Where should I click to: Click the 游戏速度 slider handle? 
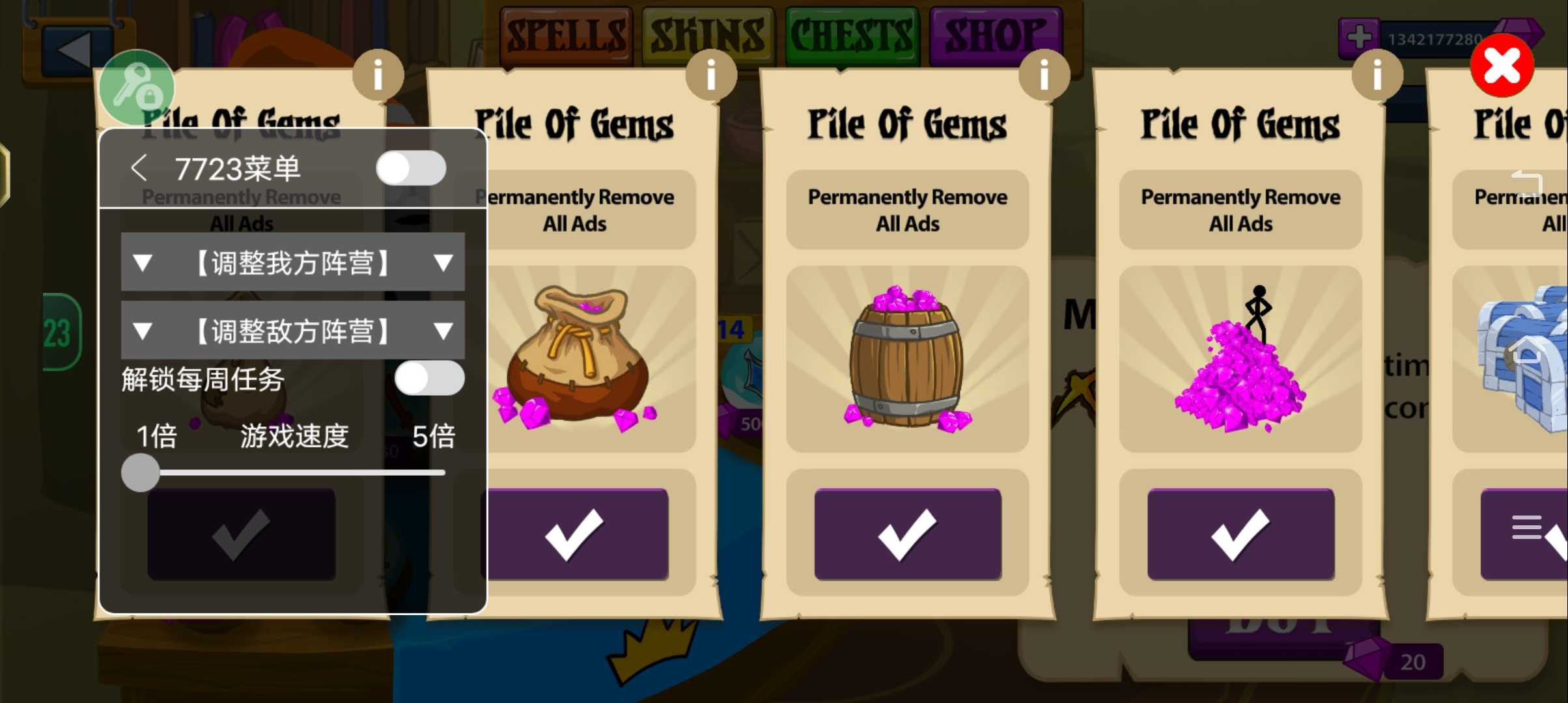[141, 472]
